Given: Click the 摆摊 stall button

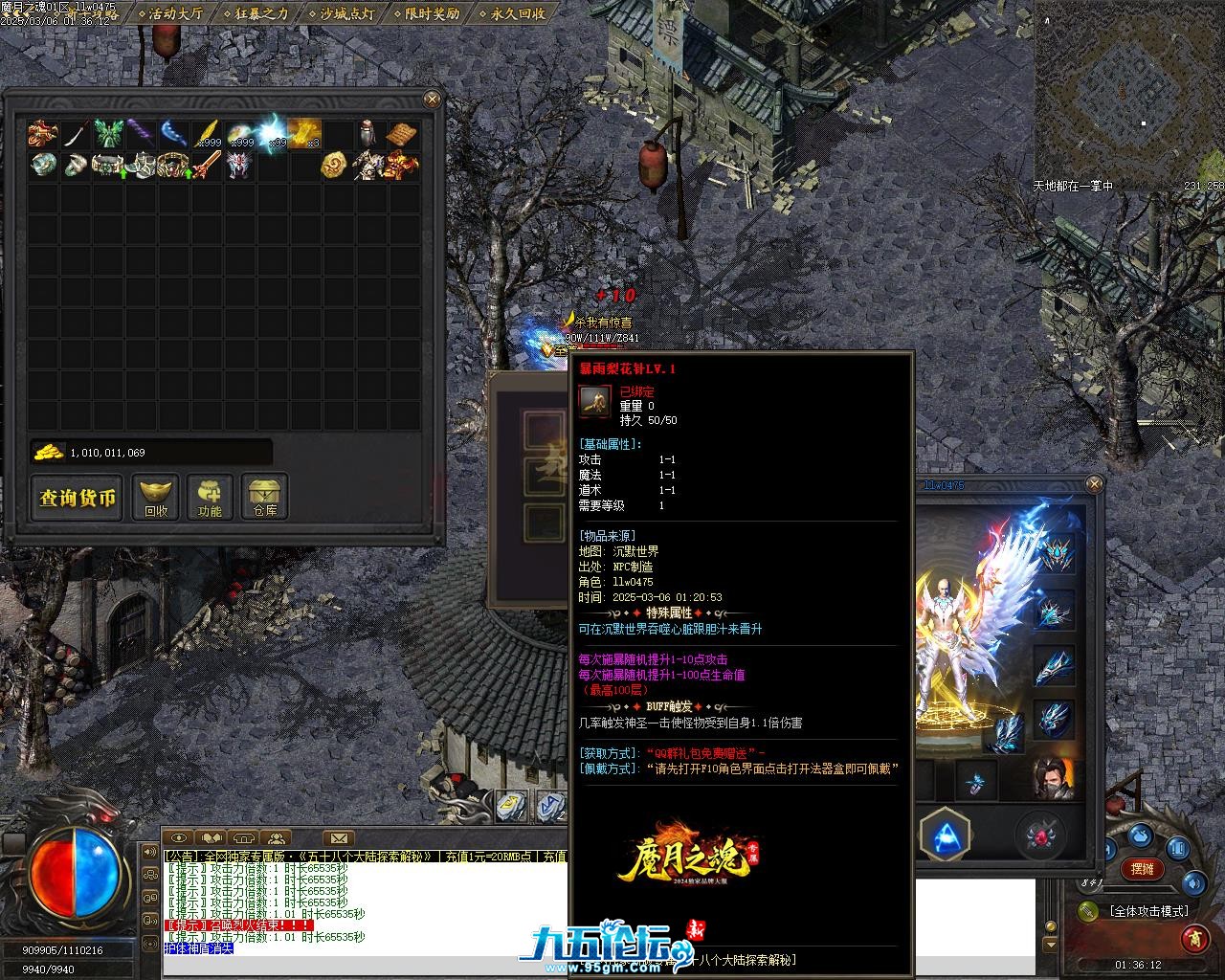Looking at the screenshot, I should [x=1142, y=869].
